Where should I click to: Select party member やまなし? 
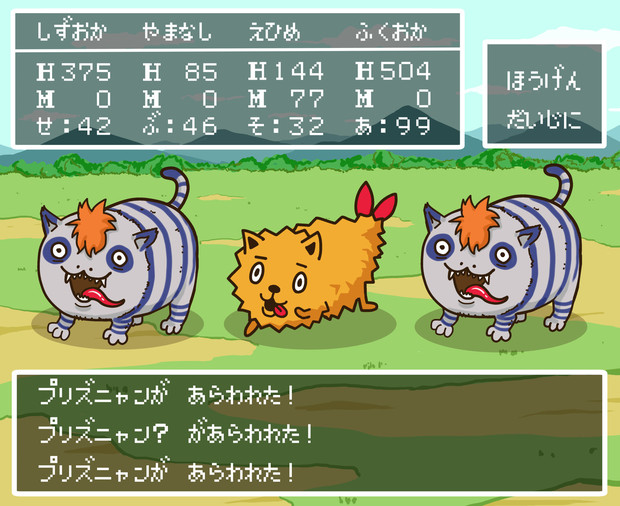(176, 31)
